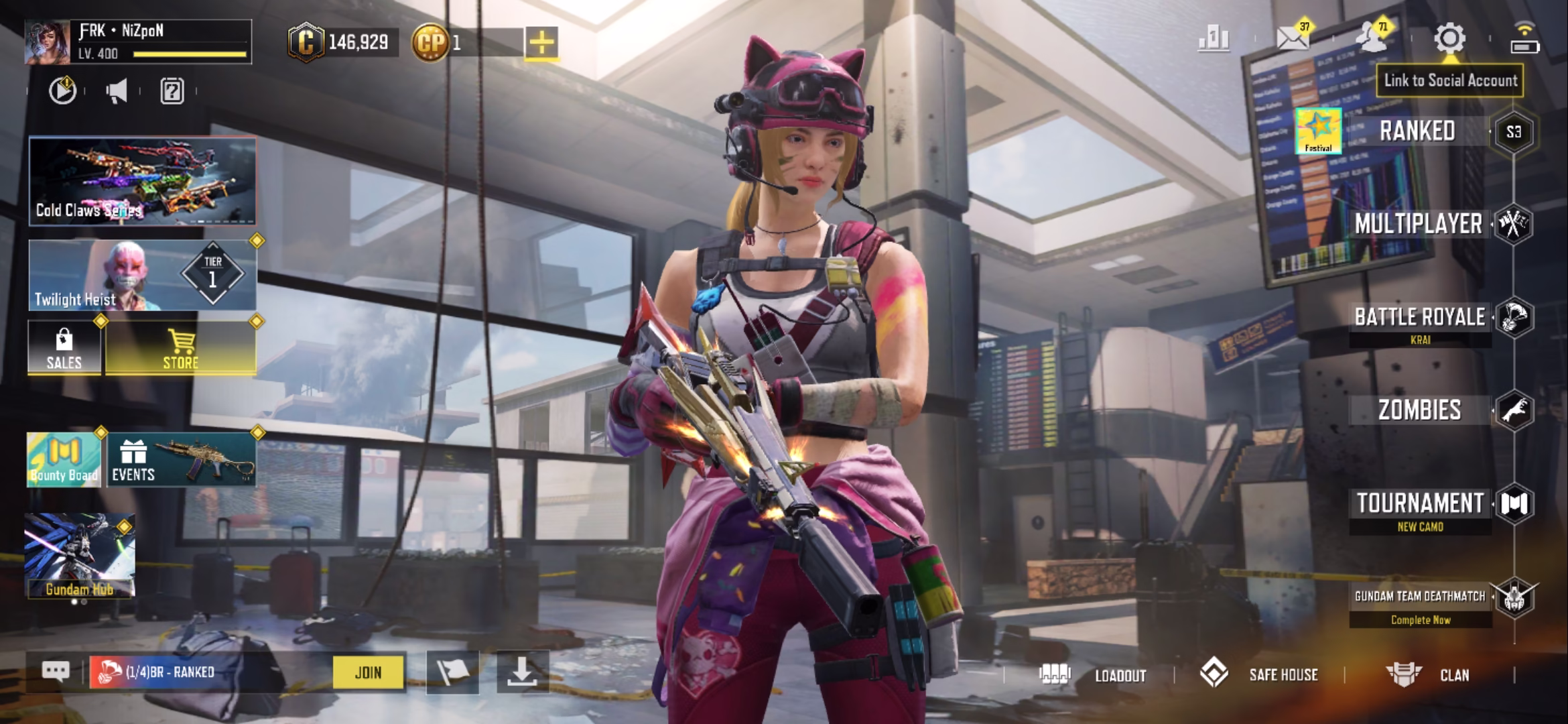Add CP with the plus button
The image size is (1568, 724).
click(541, 43)
